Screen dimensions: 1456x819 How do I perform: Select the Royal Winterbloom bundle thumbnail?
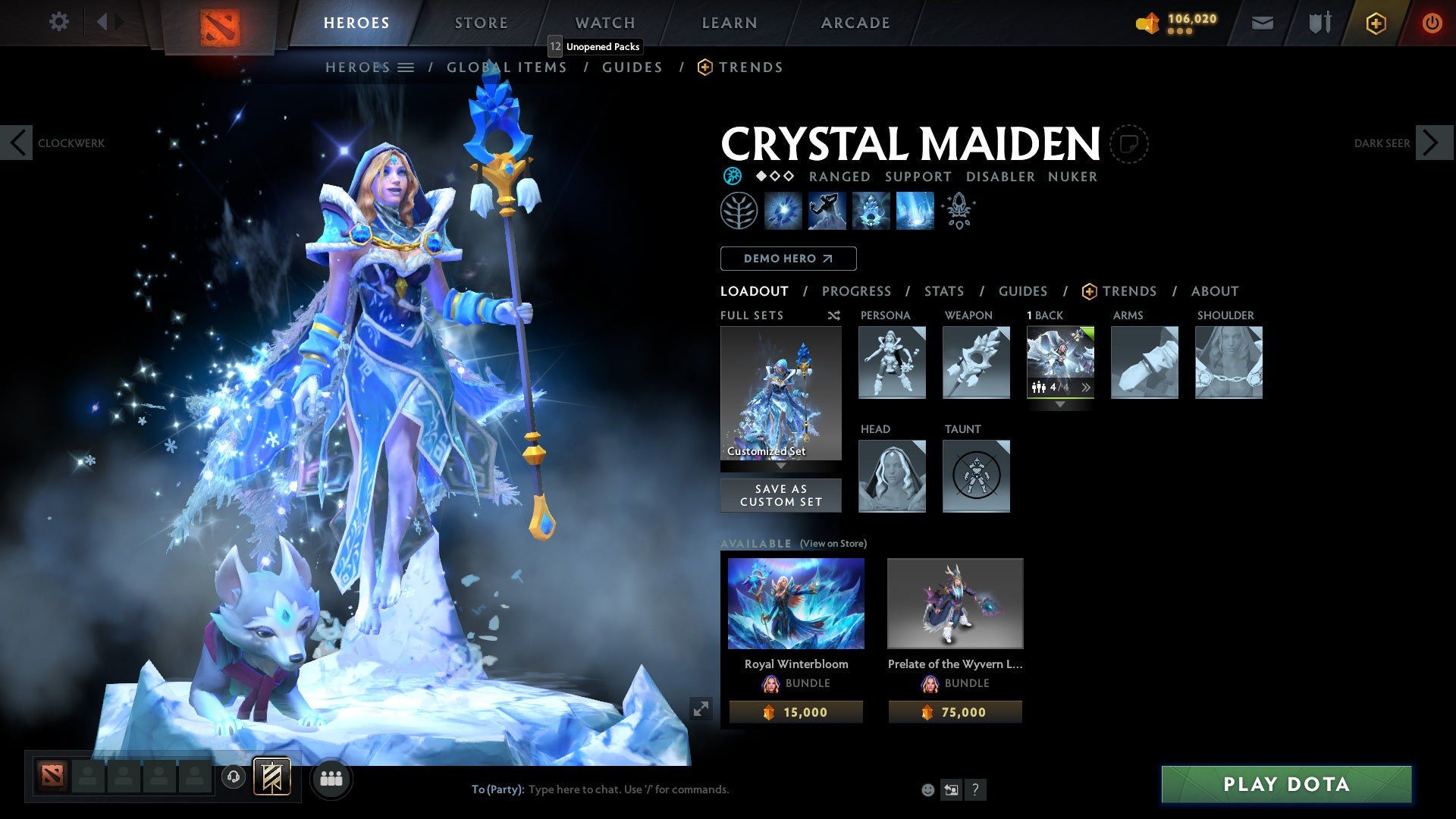coord(795,603)
